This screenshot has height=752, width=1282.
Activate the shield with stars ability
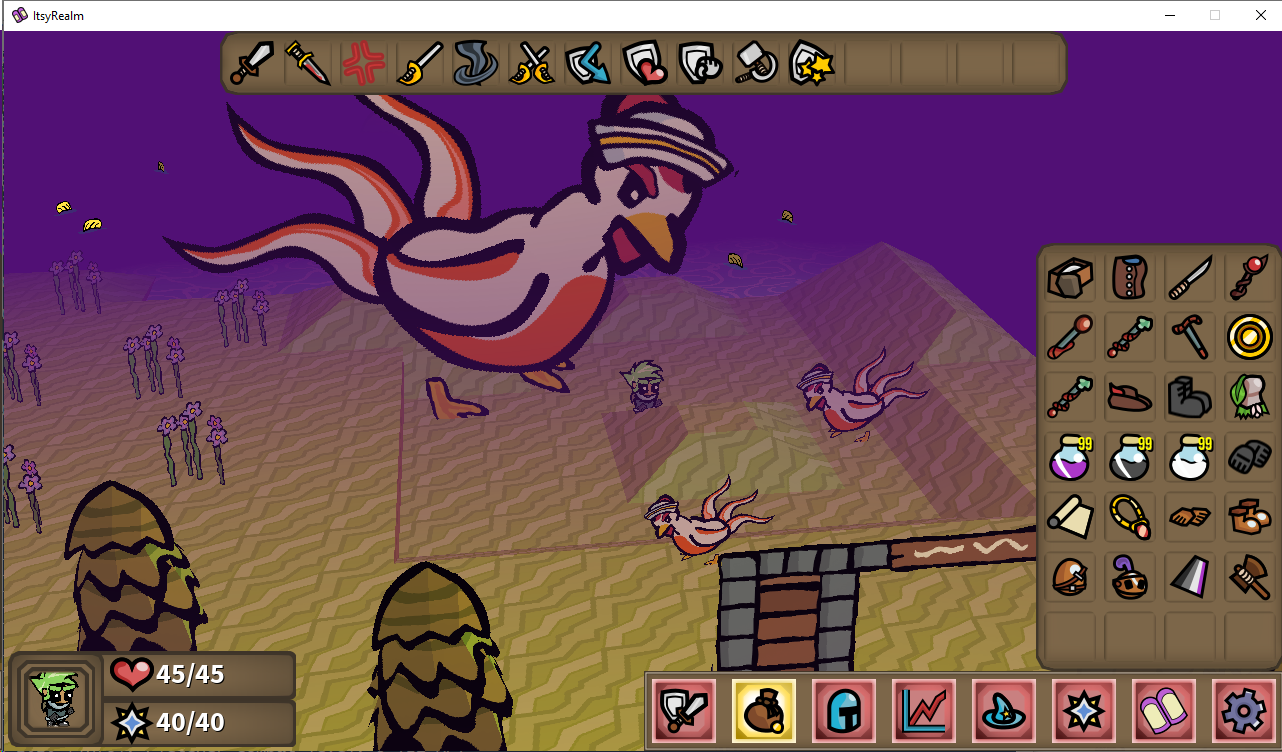pyautogui.click(x=812, y=64)
